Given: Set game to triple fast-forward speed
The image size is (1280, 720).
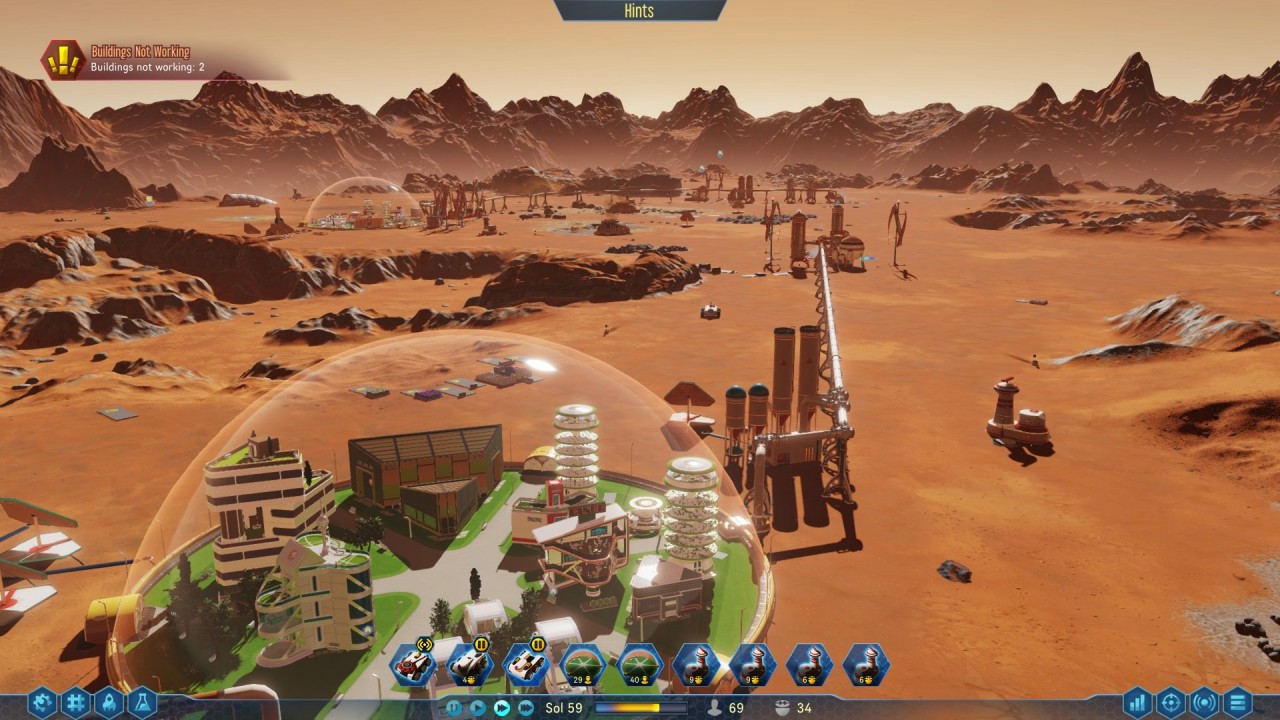Looking at the screenshot, I should click(x=526, y=708).
